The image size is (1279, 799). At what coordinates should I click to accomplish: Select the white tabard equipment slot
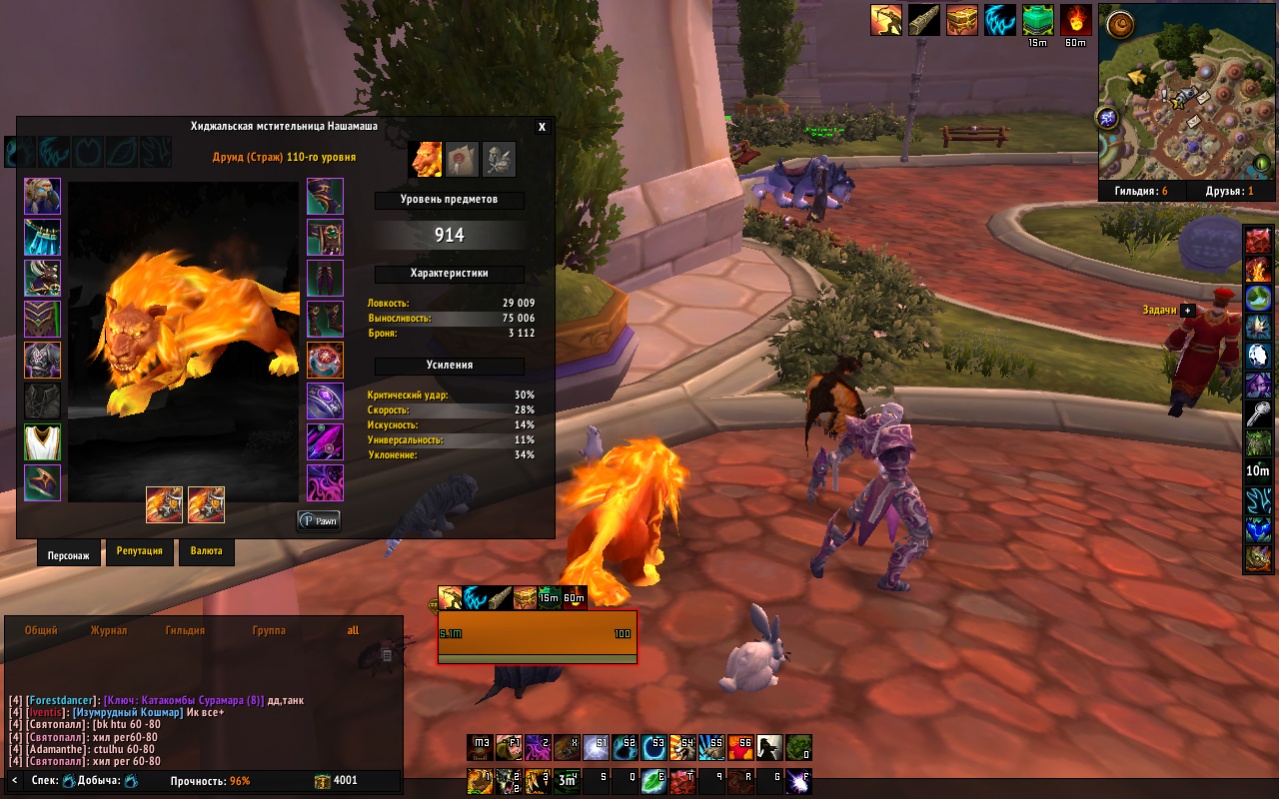click(x=43, y=442)
